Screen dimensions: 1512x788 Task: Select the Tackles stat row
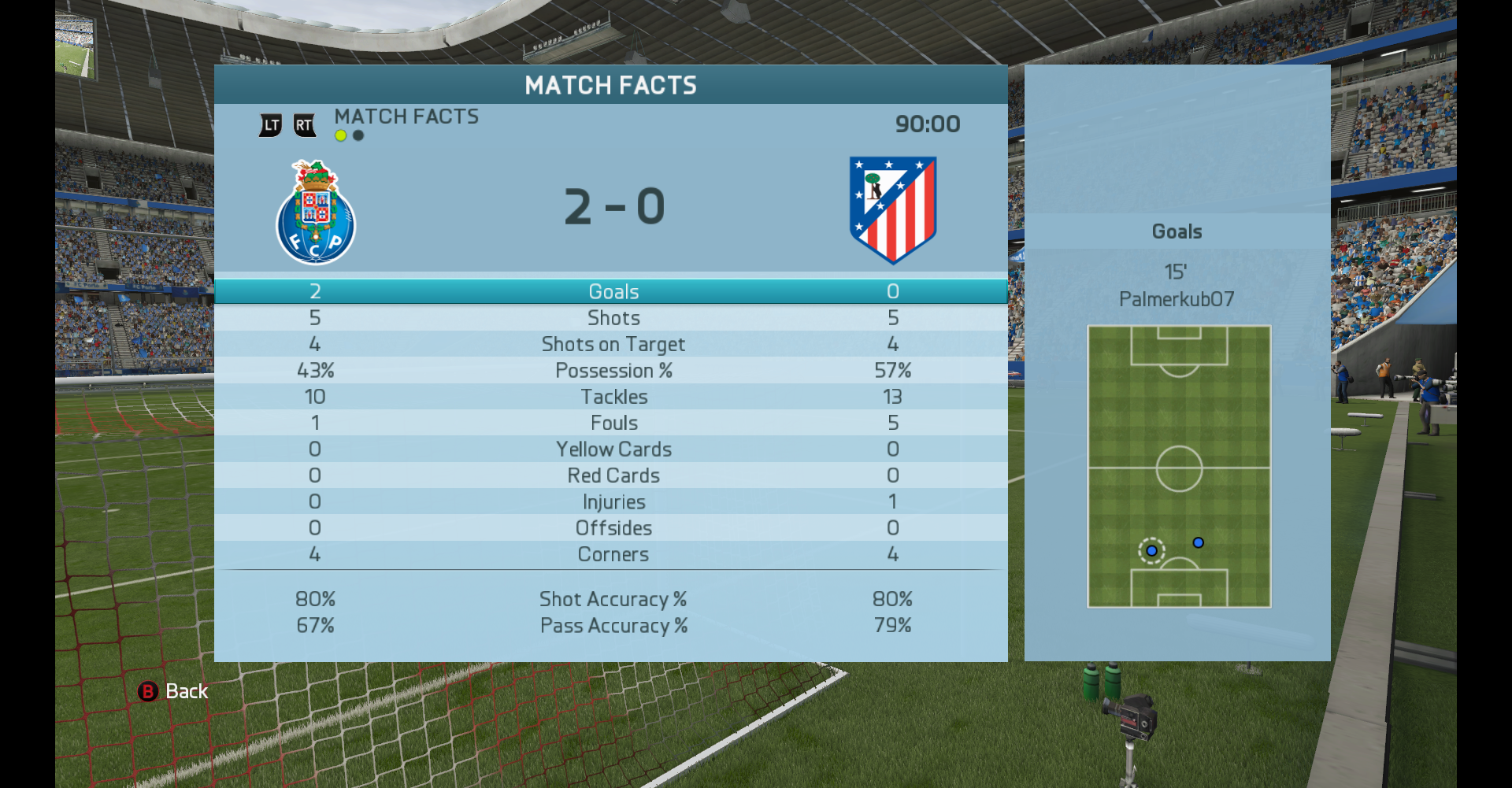[612, 397]
